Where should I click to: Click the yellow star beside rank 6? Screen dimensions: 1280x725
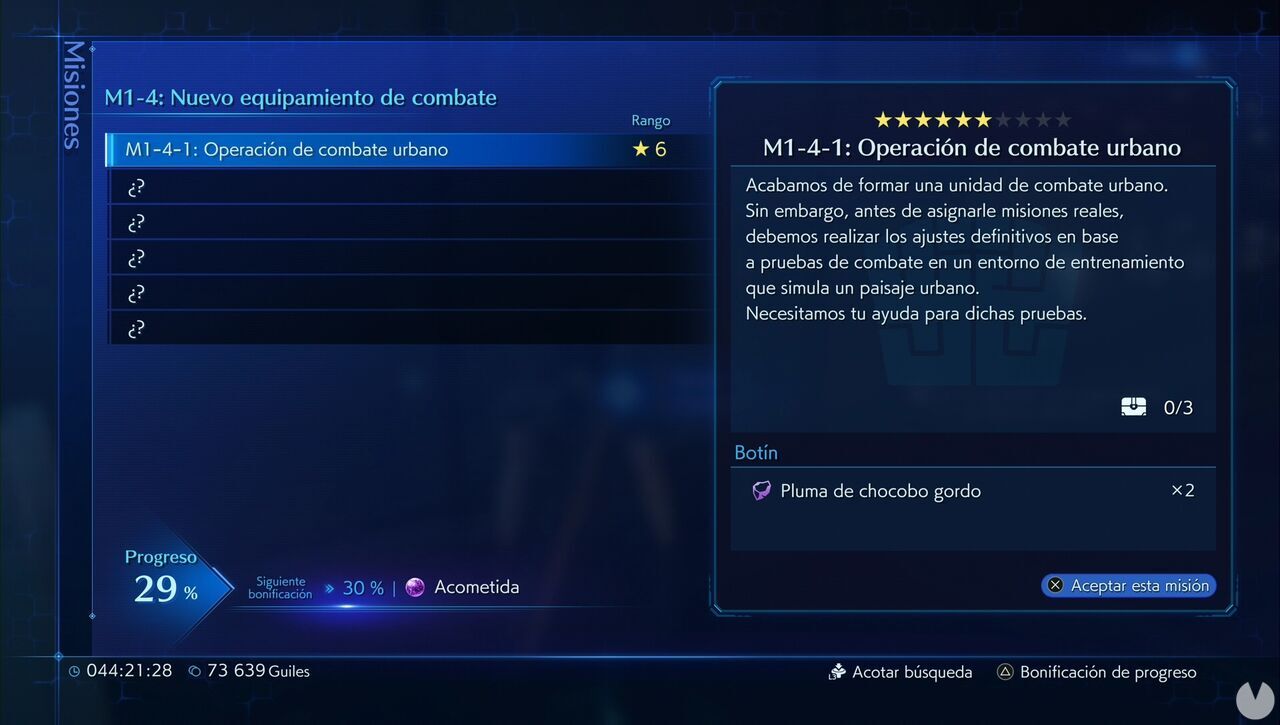click(642, 149)
